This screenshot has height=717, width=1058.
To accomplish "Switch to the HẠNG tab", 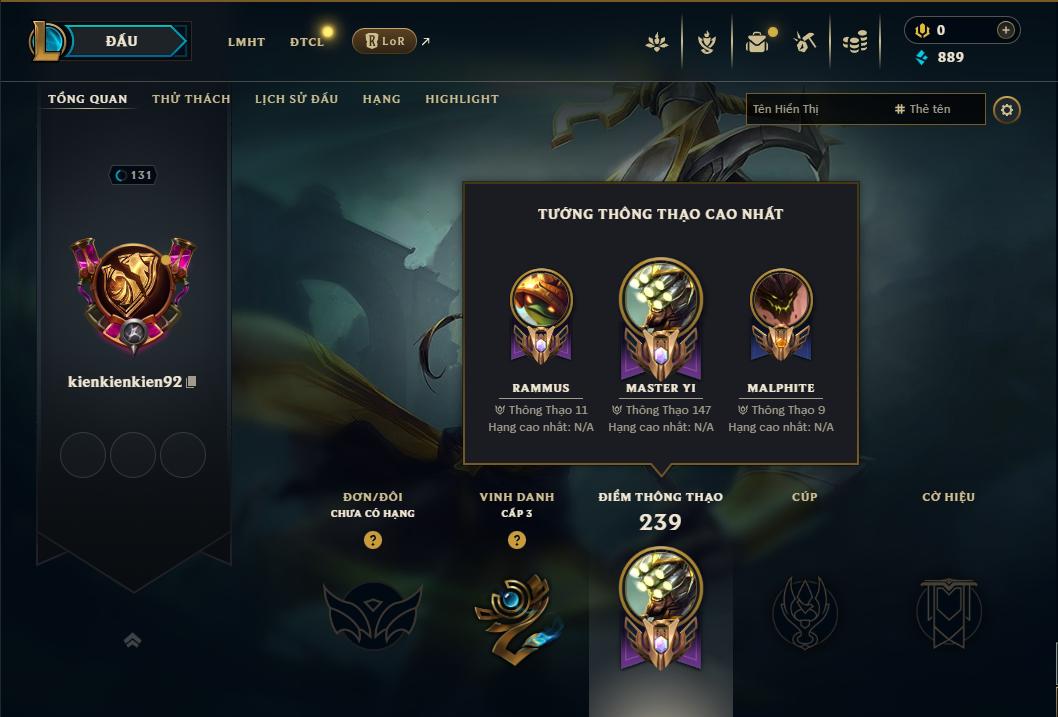I will point(381,99).
